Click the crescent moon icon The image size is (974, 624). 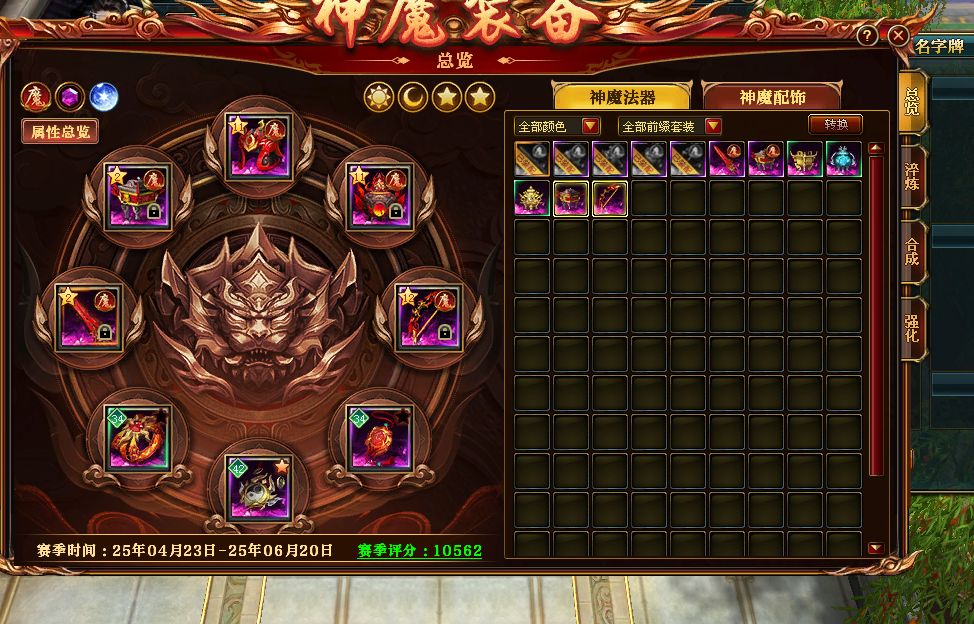413,97
